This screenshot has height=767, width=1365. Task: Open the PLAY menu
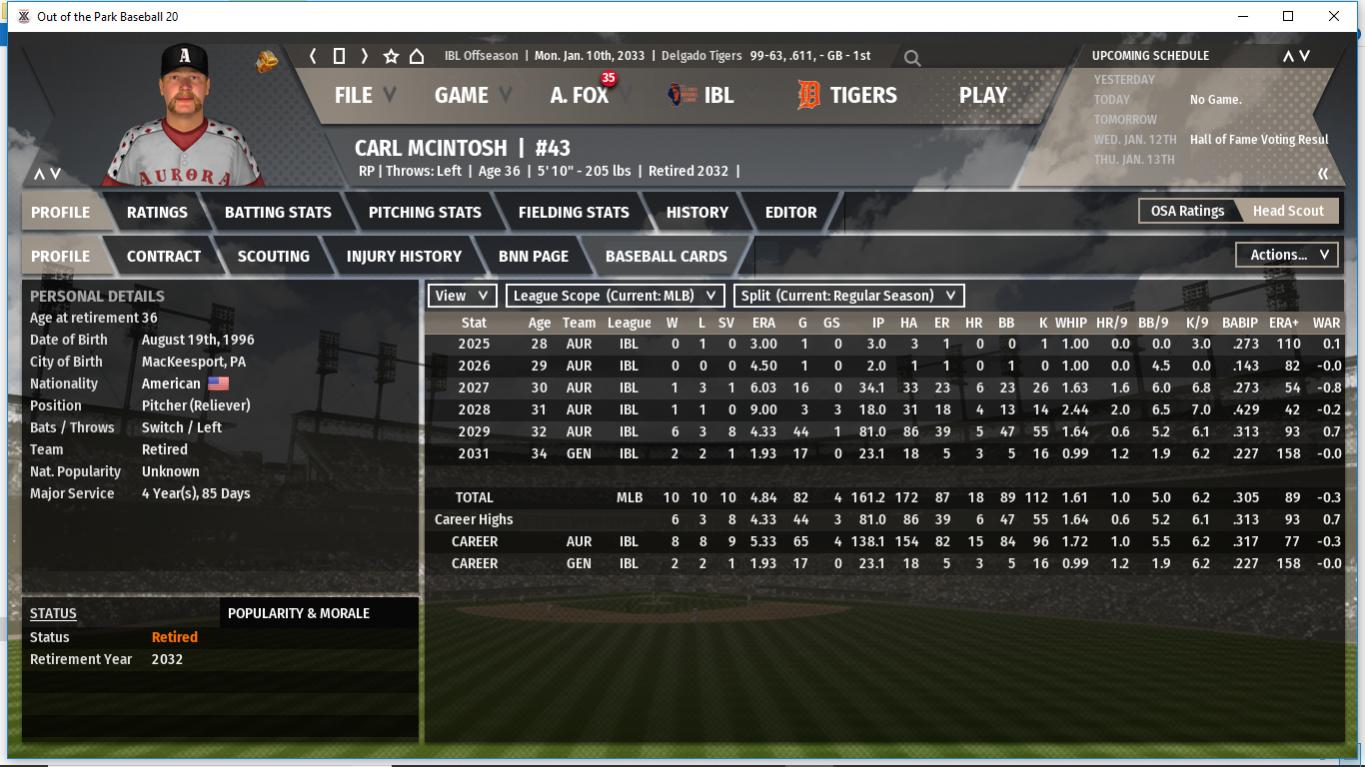pyautogui.click(x=982, y=95)
